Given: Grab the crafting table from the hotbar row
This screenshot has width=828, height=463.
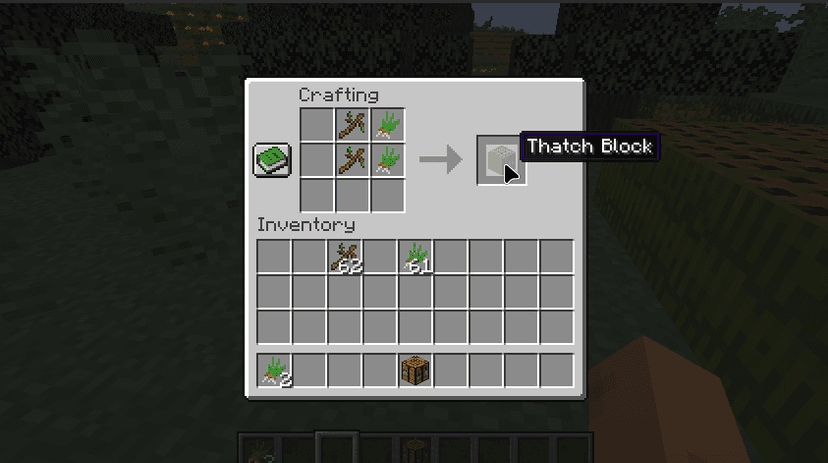Looking at the screenshot, I should (x=416, y=370).
